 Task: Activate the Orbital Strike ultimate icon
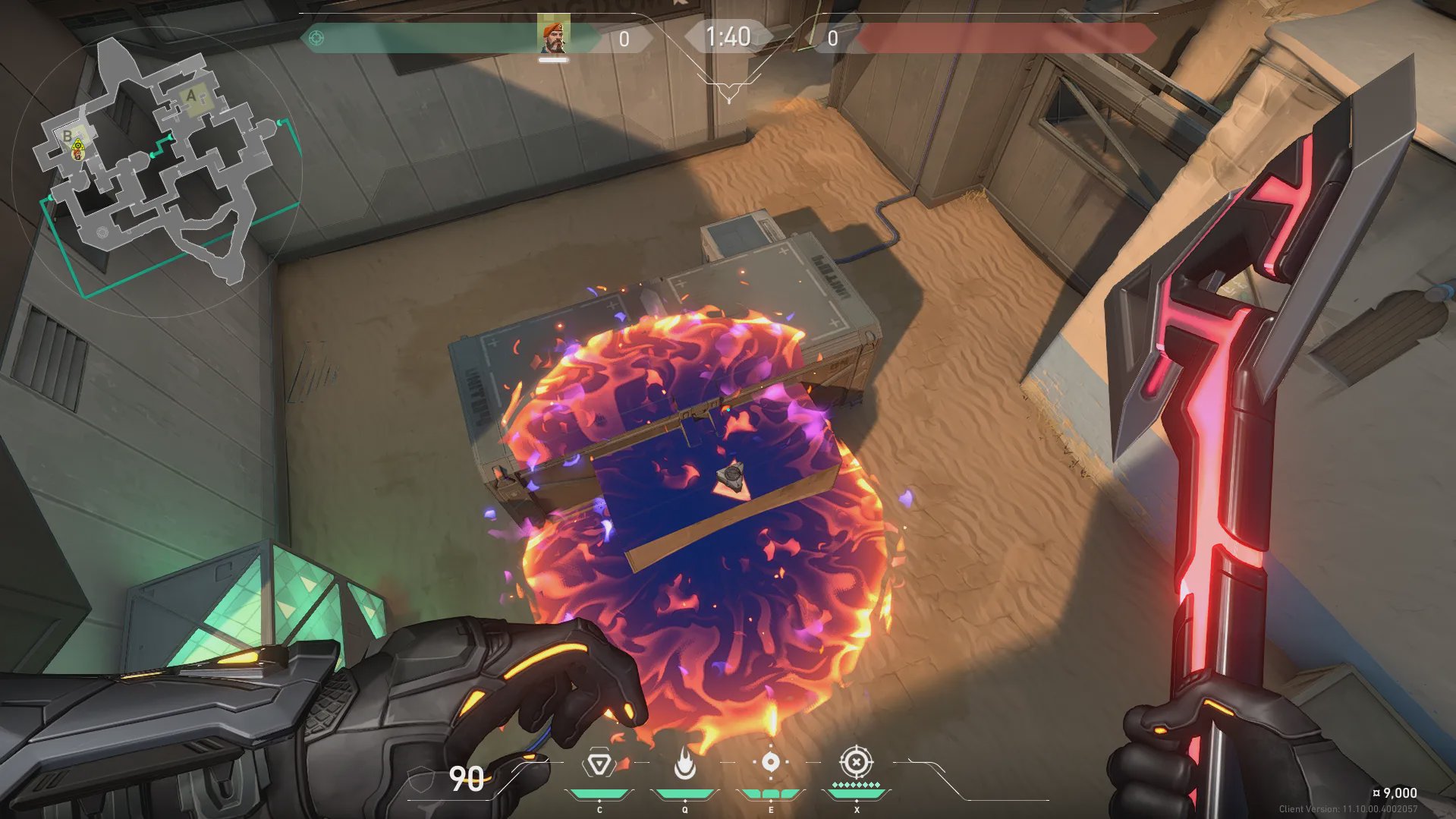point(856,761)
